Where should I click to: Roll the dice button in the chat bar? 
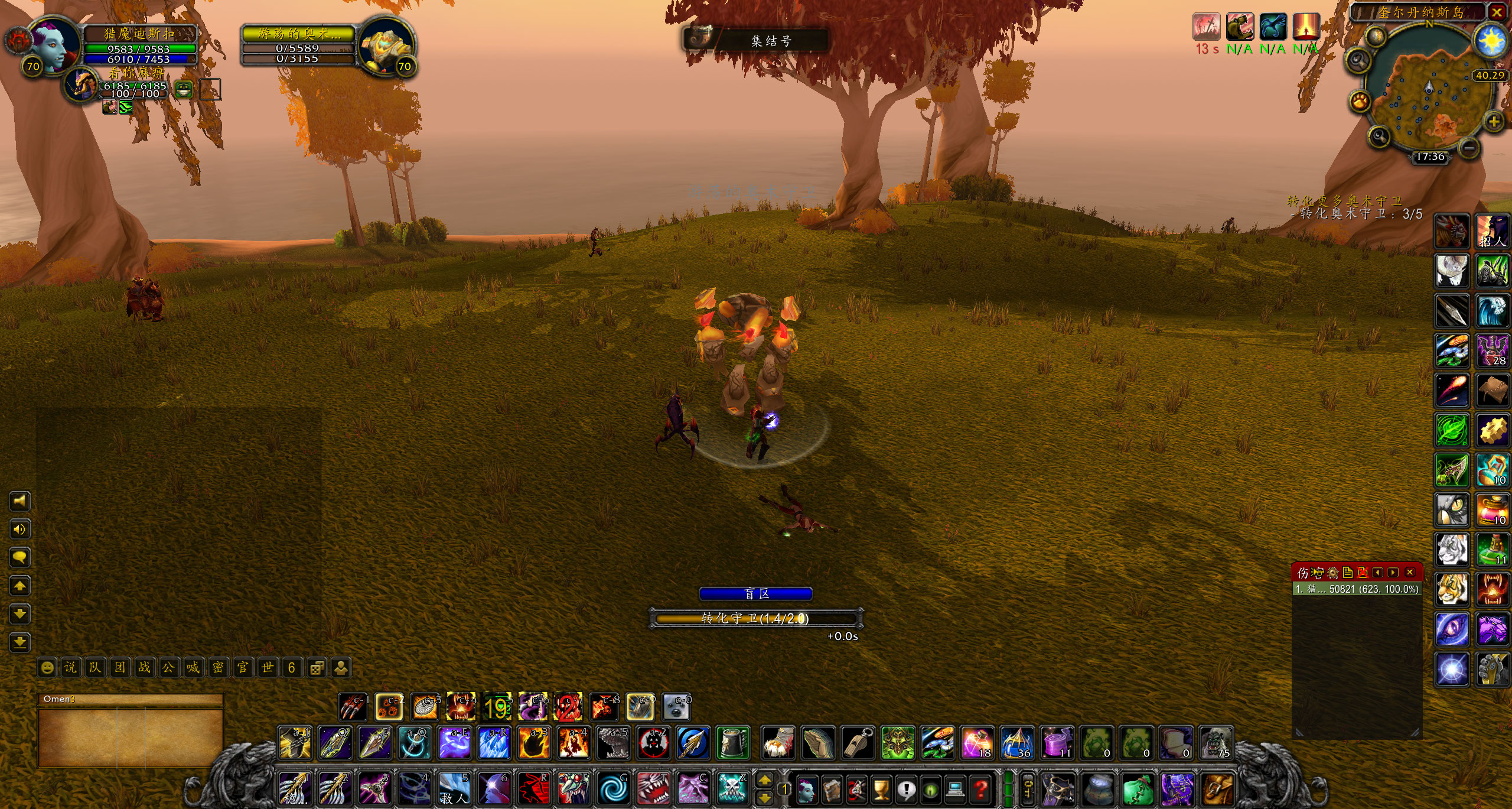pos(317,668)
